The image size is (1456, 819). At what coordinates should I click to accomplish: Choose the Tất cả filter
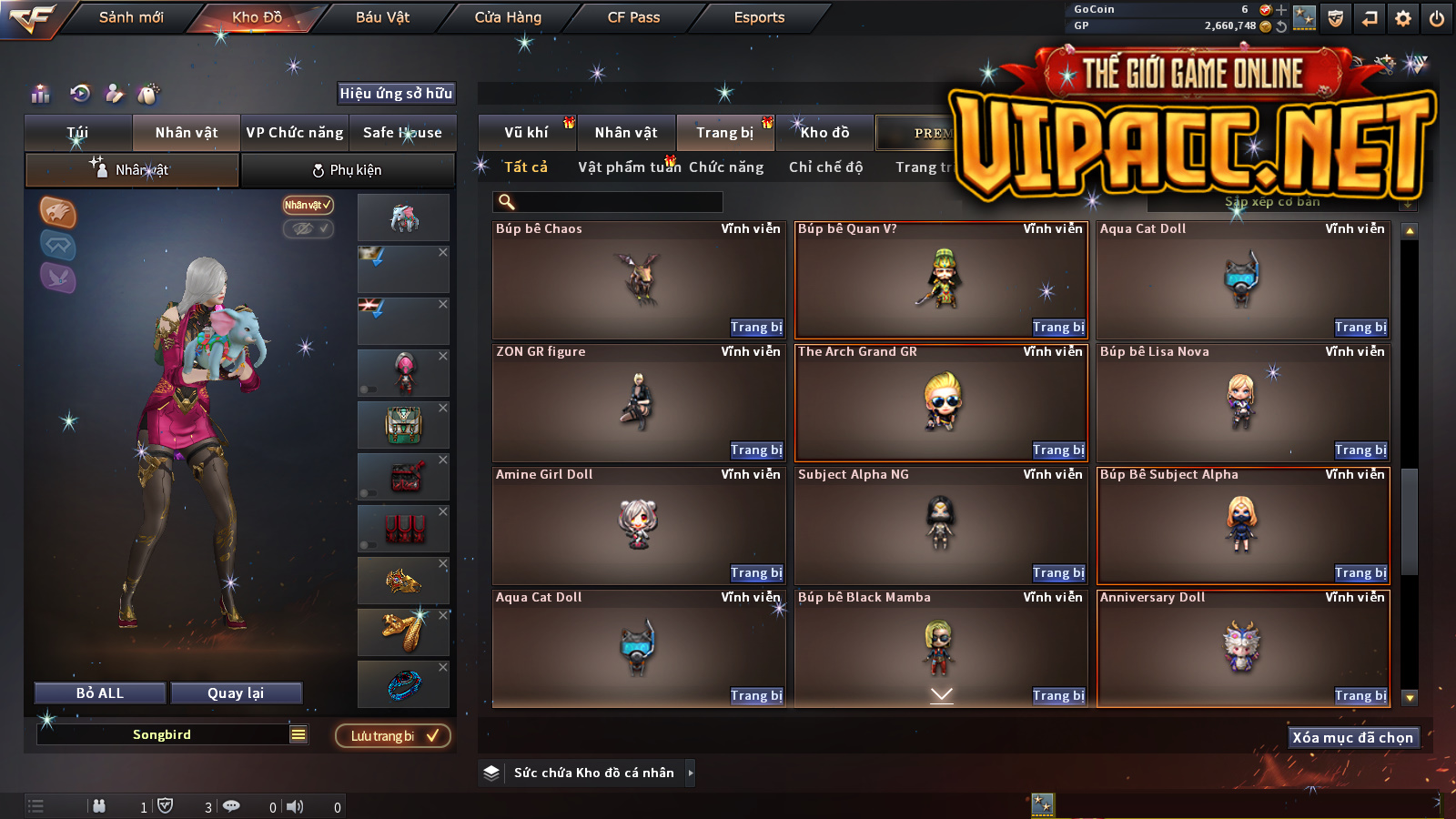526,167
